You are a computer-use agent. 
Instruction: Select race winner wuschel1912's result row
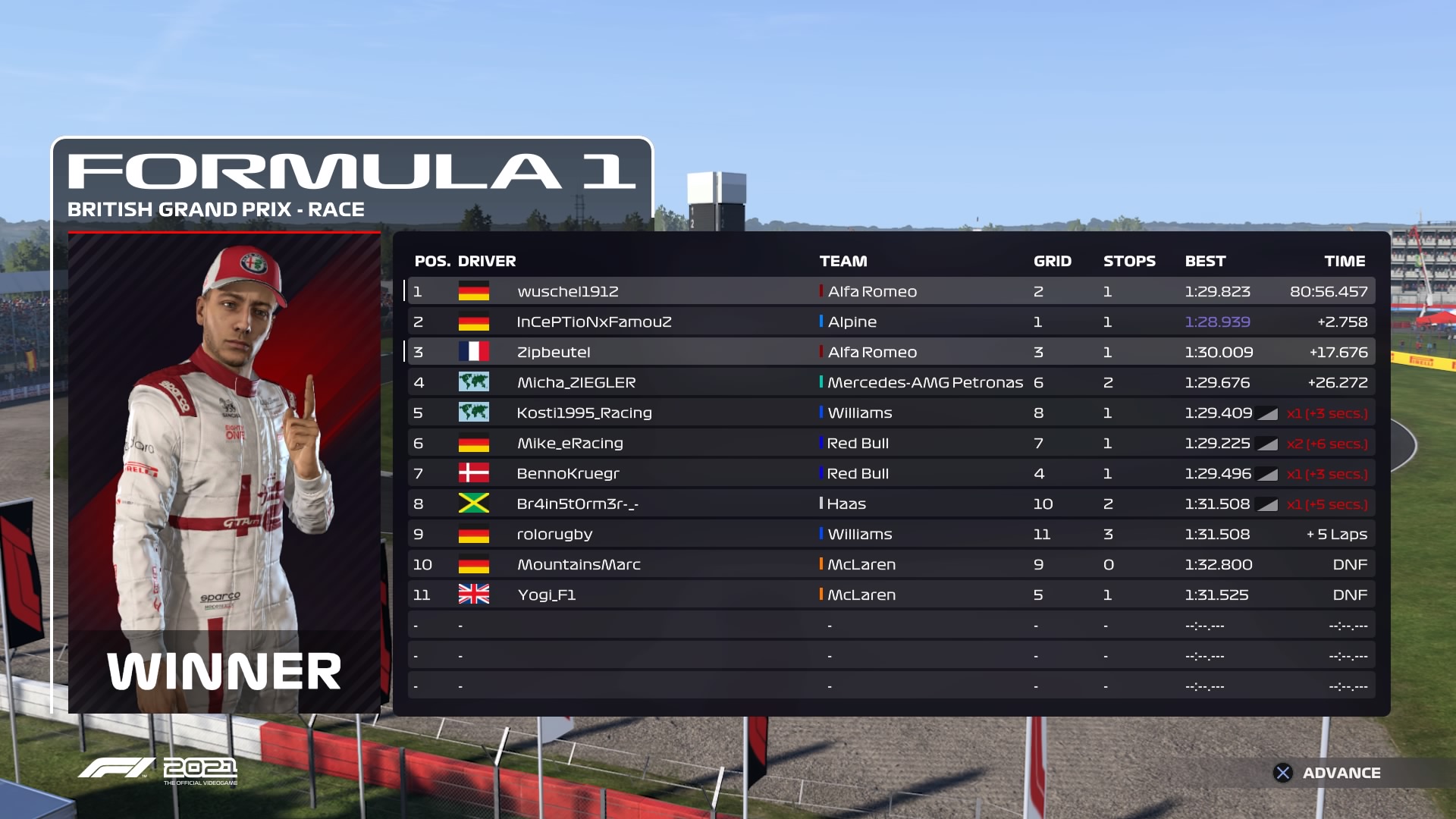pos(891,291)
